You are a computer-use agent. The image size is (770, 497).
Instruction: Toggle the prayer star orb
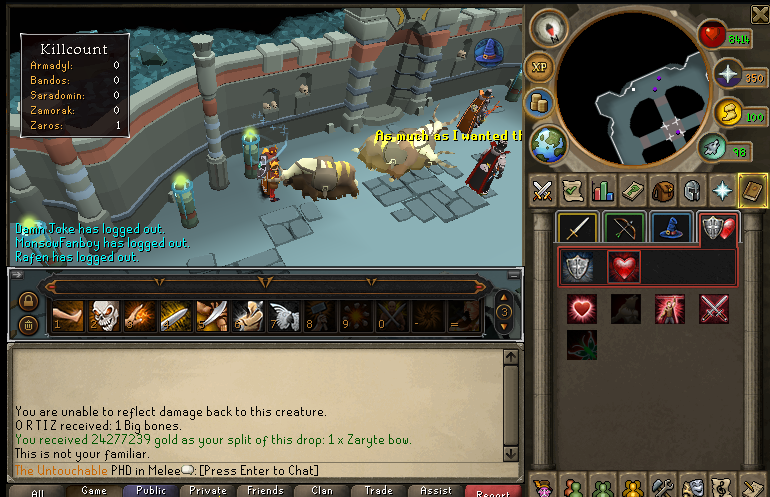728,74
